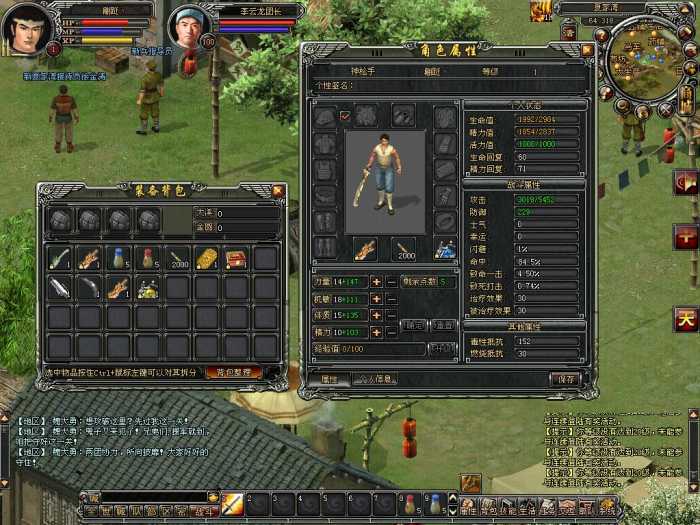Screen dimensions: 700x525
Task: Add a point to Strength (力量)
Action: (x=376, y=283)
